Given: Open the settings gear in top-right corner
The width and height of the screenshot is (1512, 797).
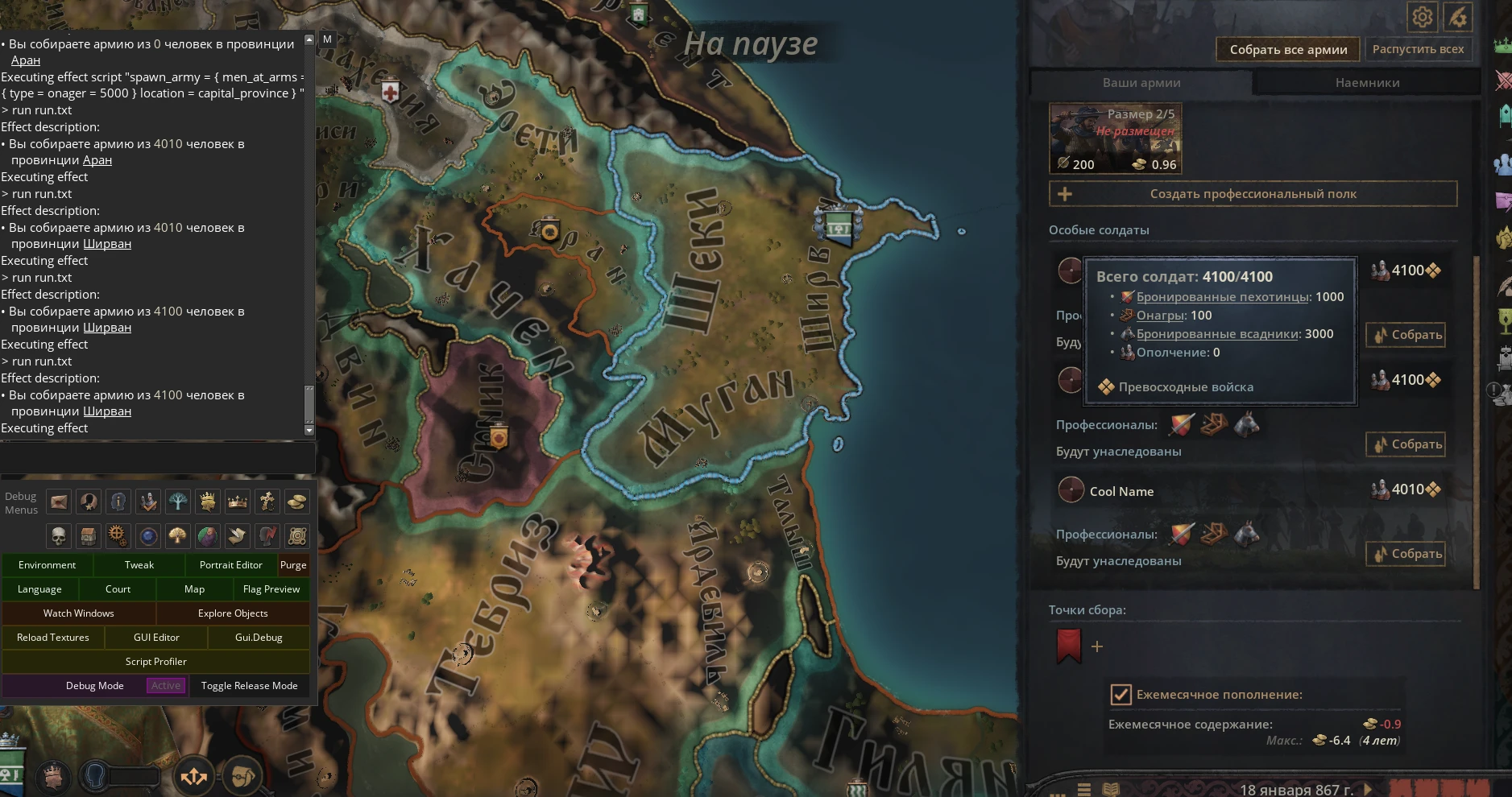Looking at the screenshot, I should click(1422, 16).
